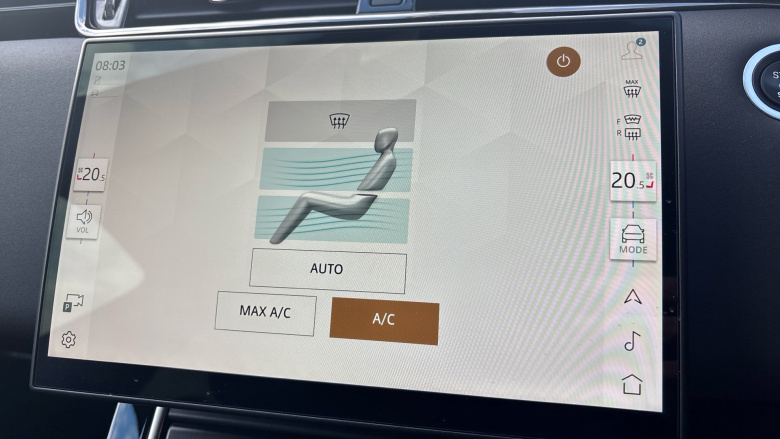Go to the home screen

(x=632, y=384)
